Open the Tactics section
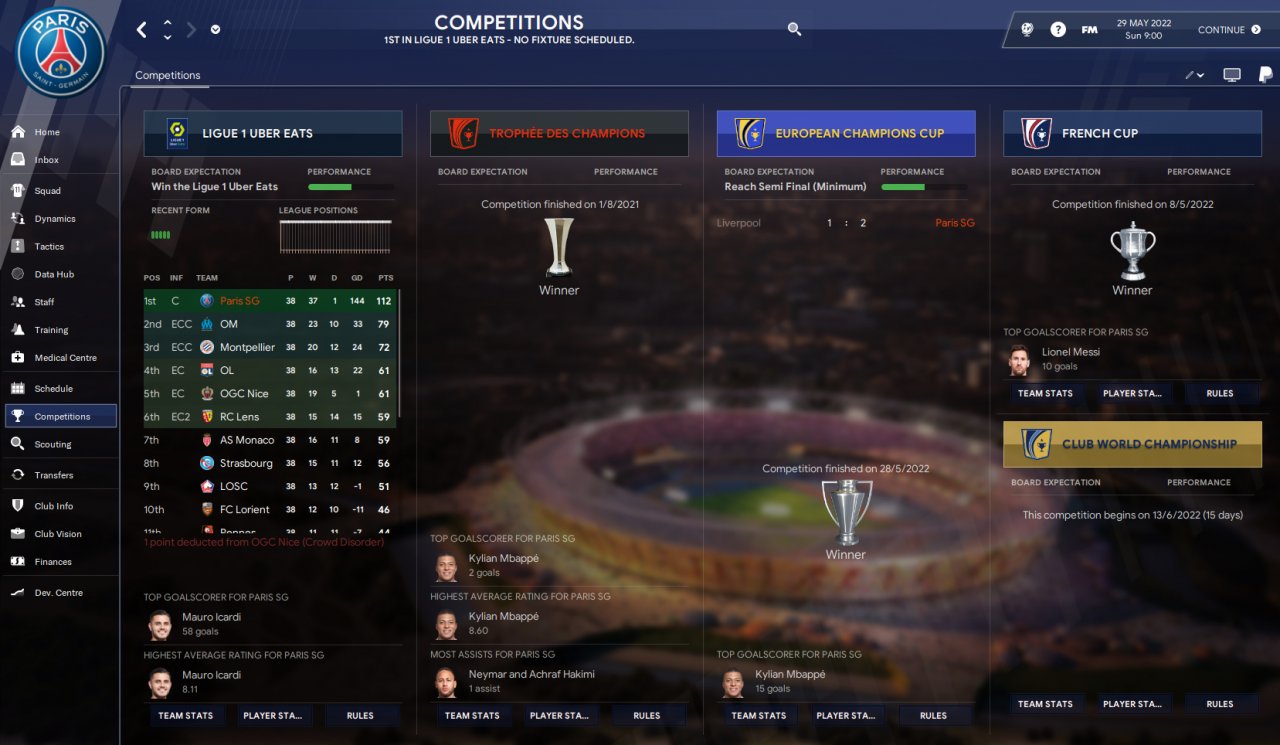The height and width of the screenshot is (745, 1280). [49, 247]
